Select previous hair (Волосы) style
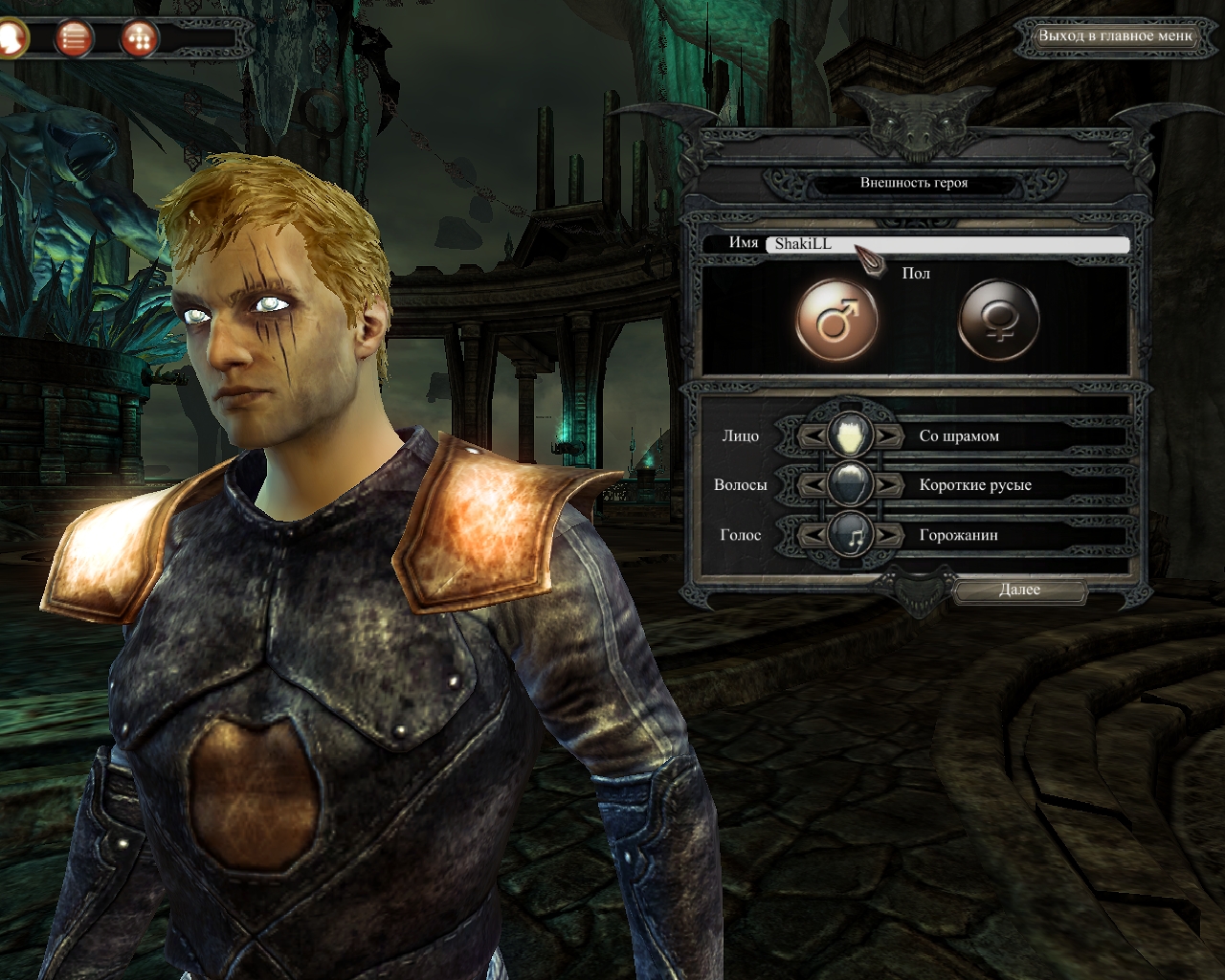The image size is (1225, 980). (x=813, y=485)
